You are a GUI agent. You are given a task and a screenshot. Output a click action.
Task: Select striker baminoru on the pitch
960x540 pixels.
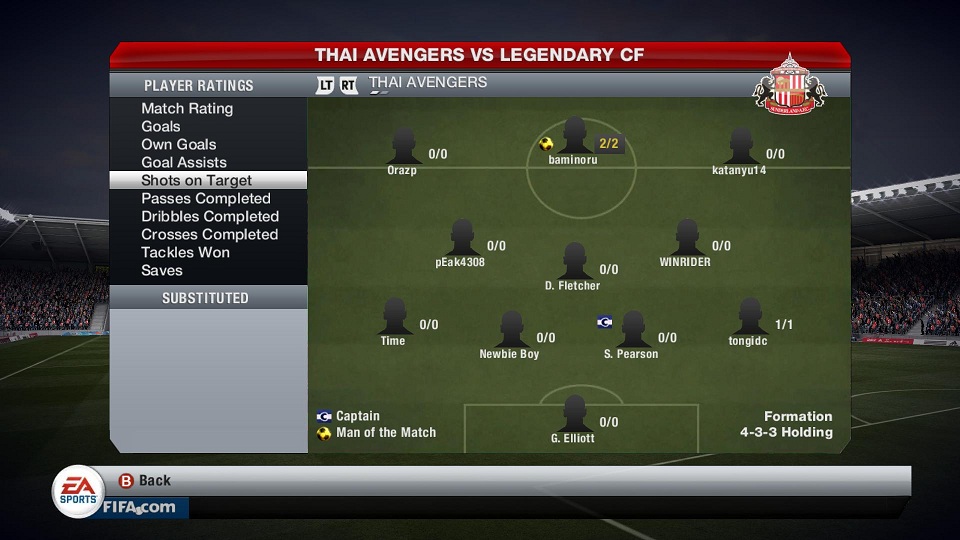pyautogui.click(x=574, y=136)
